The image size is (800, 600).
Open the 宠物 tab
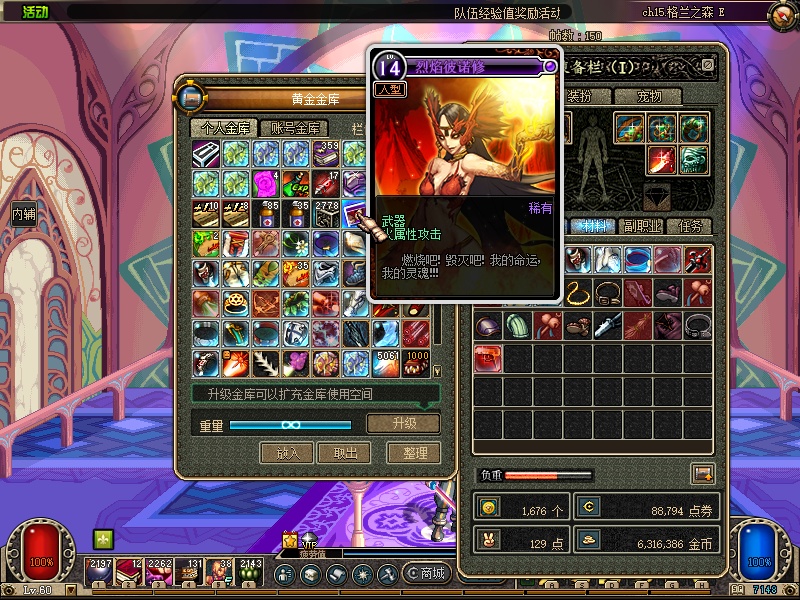(x=646, y=97)
